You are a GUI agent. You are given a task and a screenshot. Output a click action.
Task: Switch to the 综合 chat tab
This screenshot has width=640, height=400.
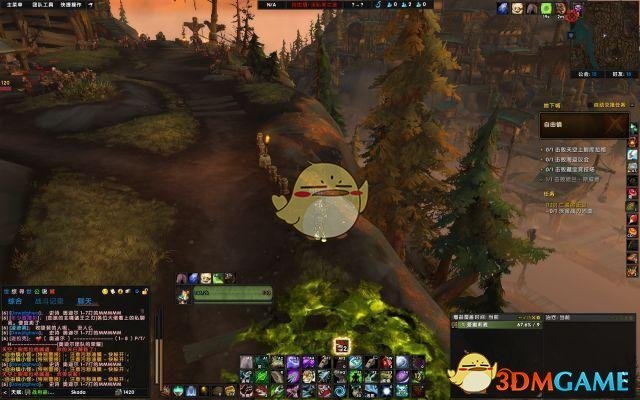point(16,300)
